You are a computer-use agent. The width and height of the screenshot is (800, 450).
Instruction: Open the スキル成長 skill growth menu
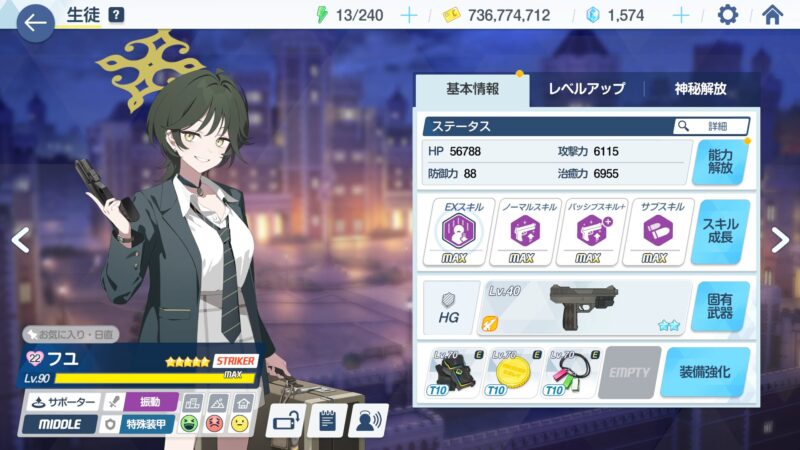coord(720,232)
